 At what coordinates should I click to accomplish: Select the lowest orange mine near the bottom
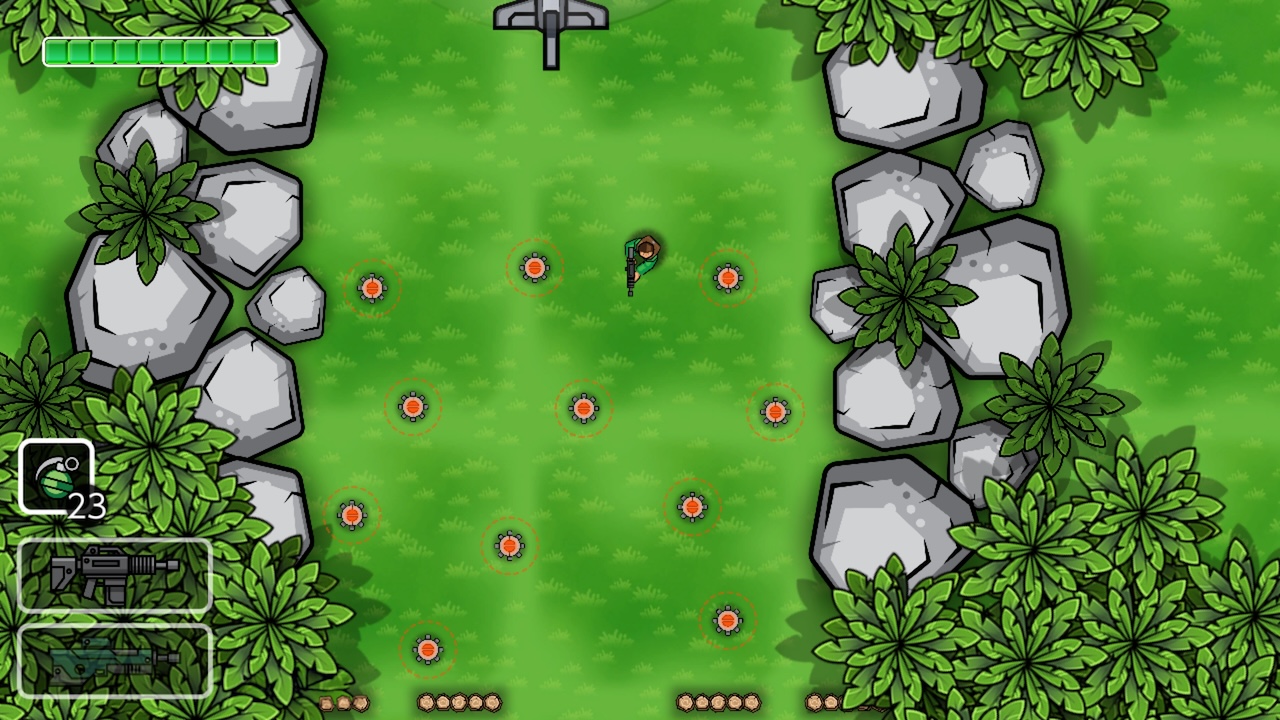pos(428,649)
